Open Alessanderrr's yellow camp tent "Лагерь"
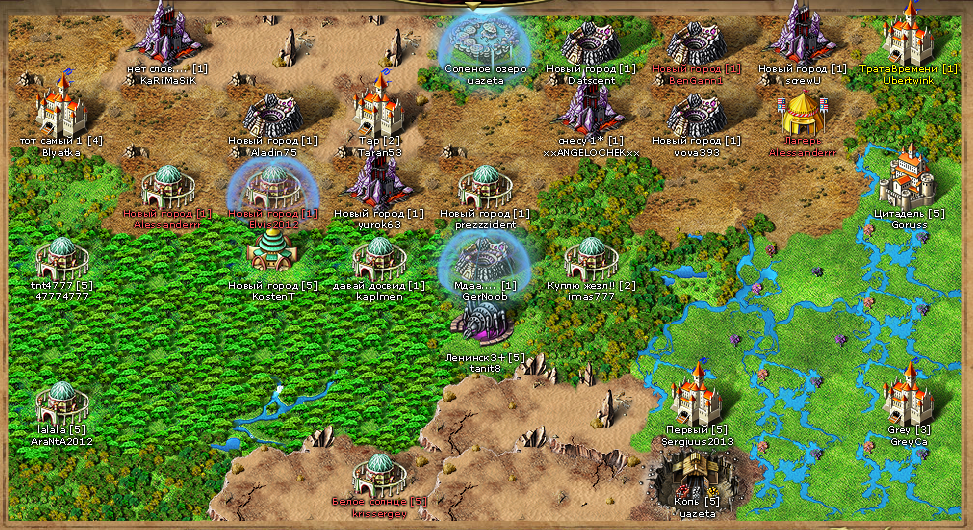Screen dimensions: 973x530 click(x=801, y=116)
